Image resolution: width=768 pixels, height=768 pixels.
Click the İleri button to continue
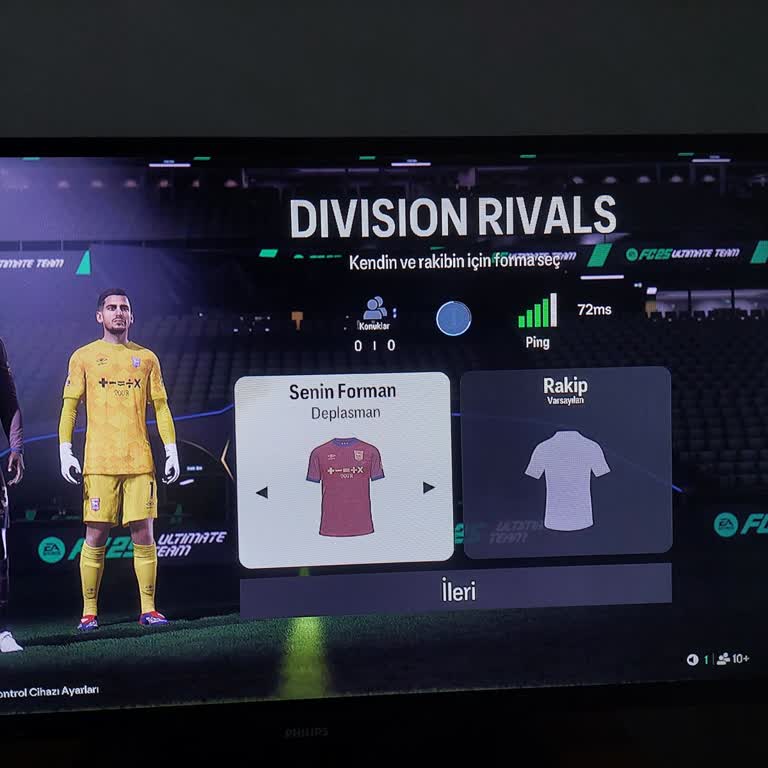456,590
